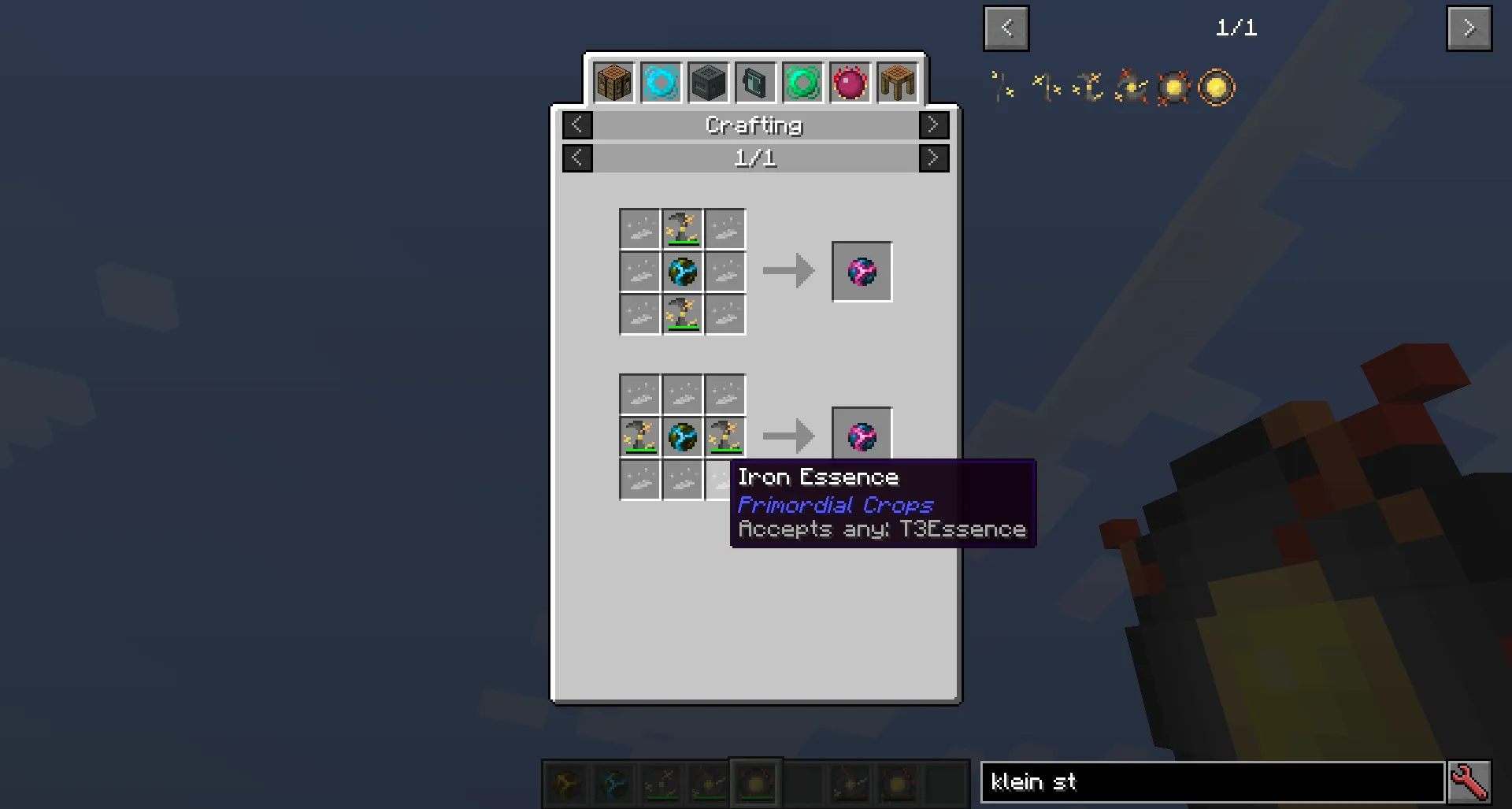Select the circled yellow essence in item list
1512x809 pixels.
coord(1214,87)
